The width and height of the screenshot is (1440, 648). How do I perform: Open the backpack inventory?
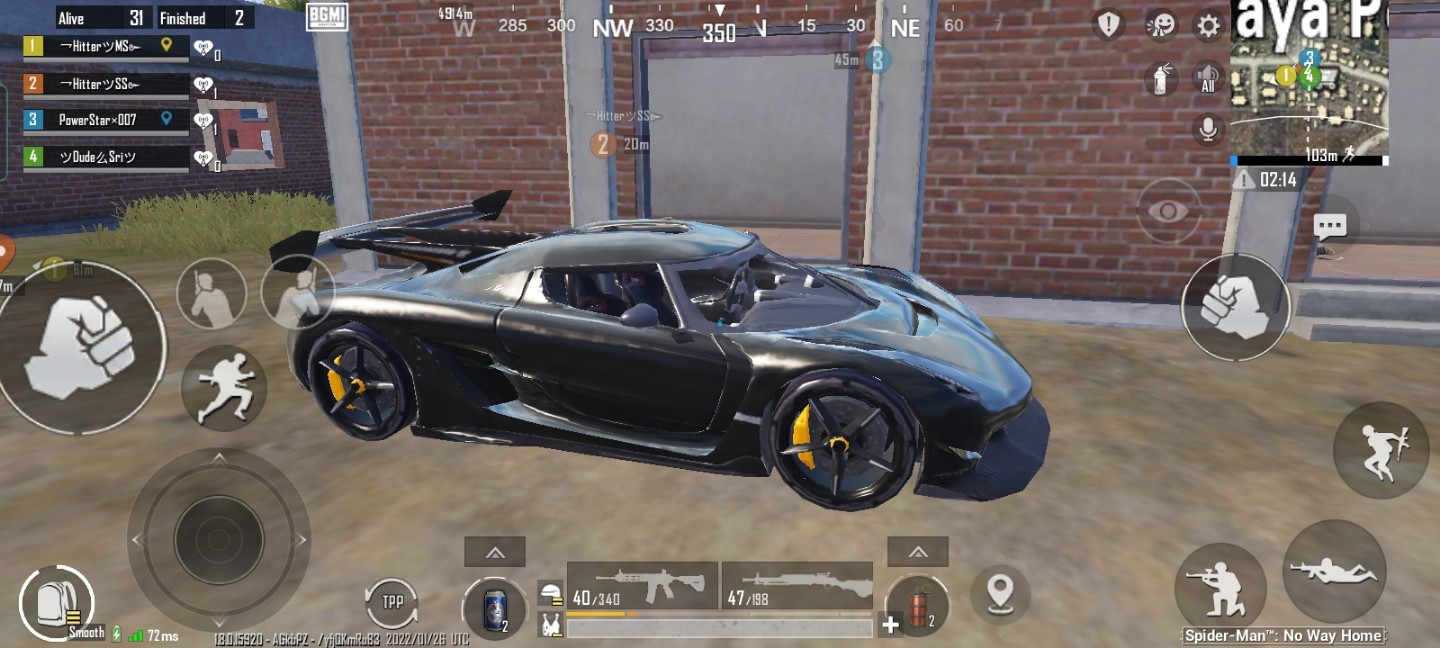tap(55, 602)
